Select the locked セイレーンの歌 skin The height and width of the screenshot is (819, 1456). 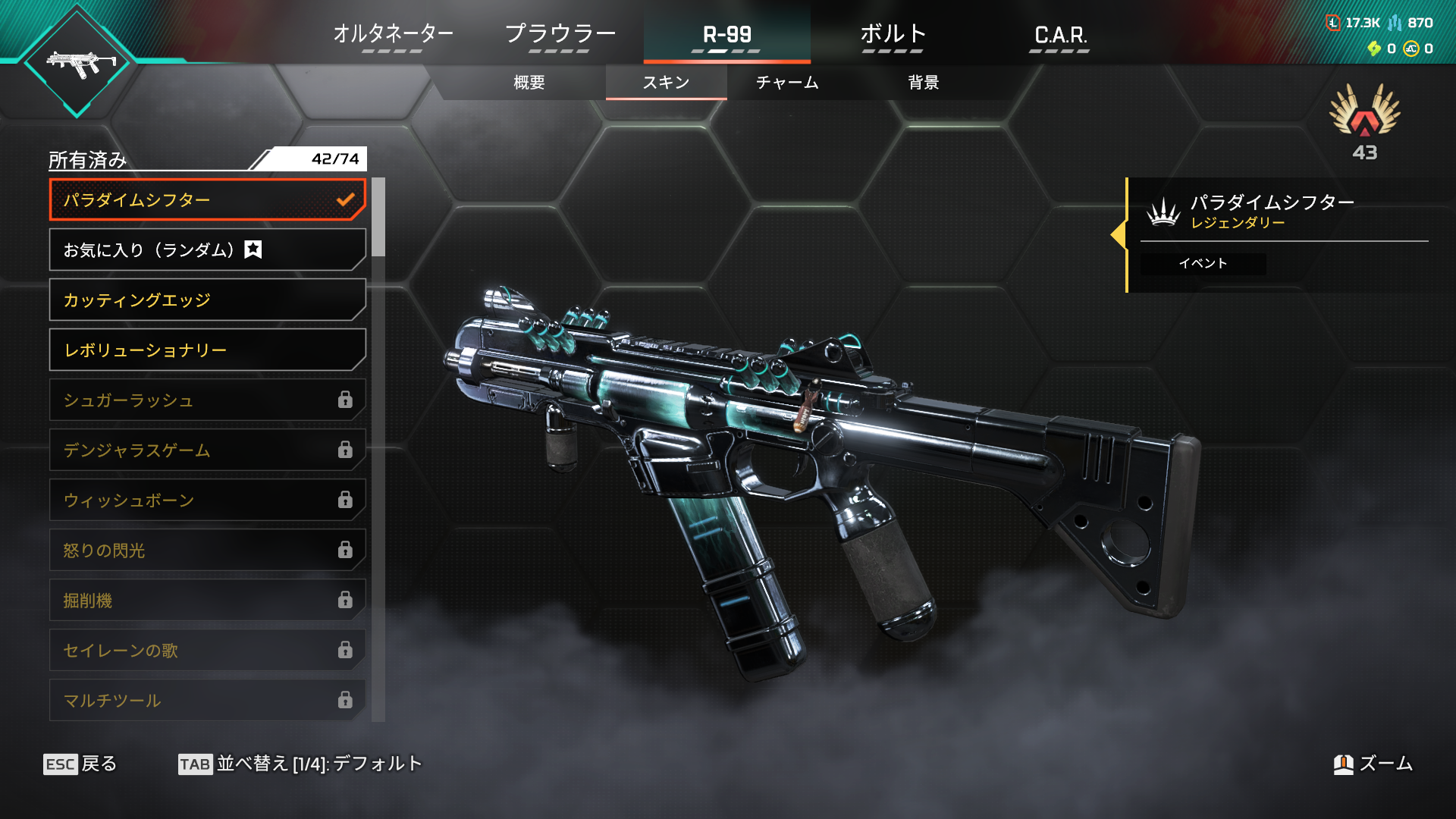pos(206,651)
